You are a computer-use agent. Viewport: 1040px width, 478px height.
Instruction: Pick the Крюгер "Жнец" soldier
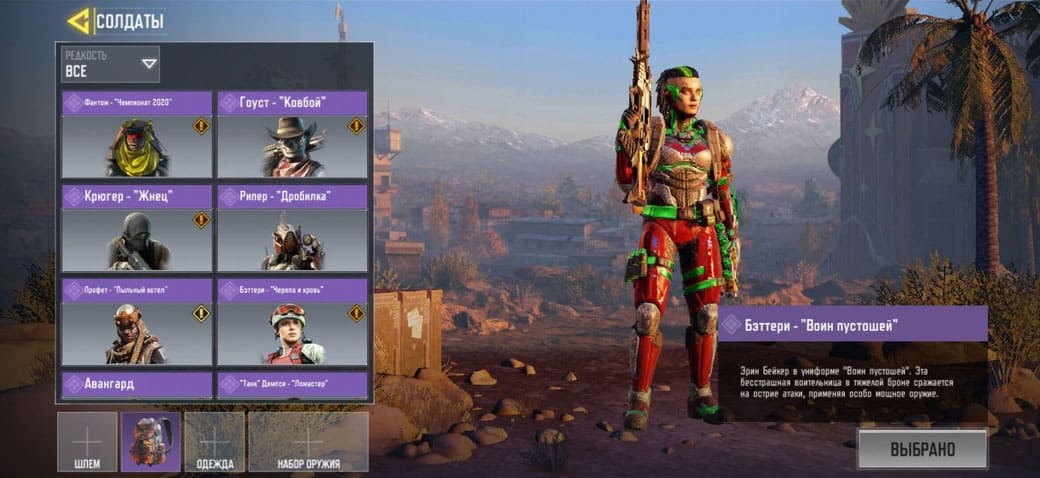[x=137, y=229]
